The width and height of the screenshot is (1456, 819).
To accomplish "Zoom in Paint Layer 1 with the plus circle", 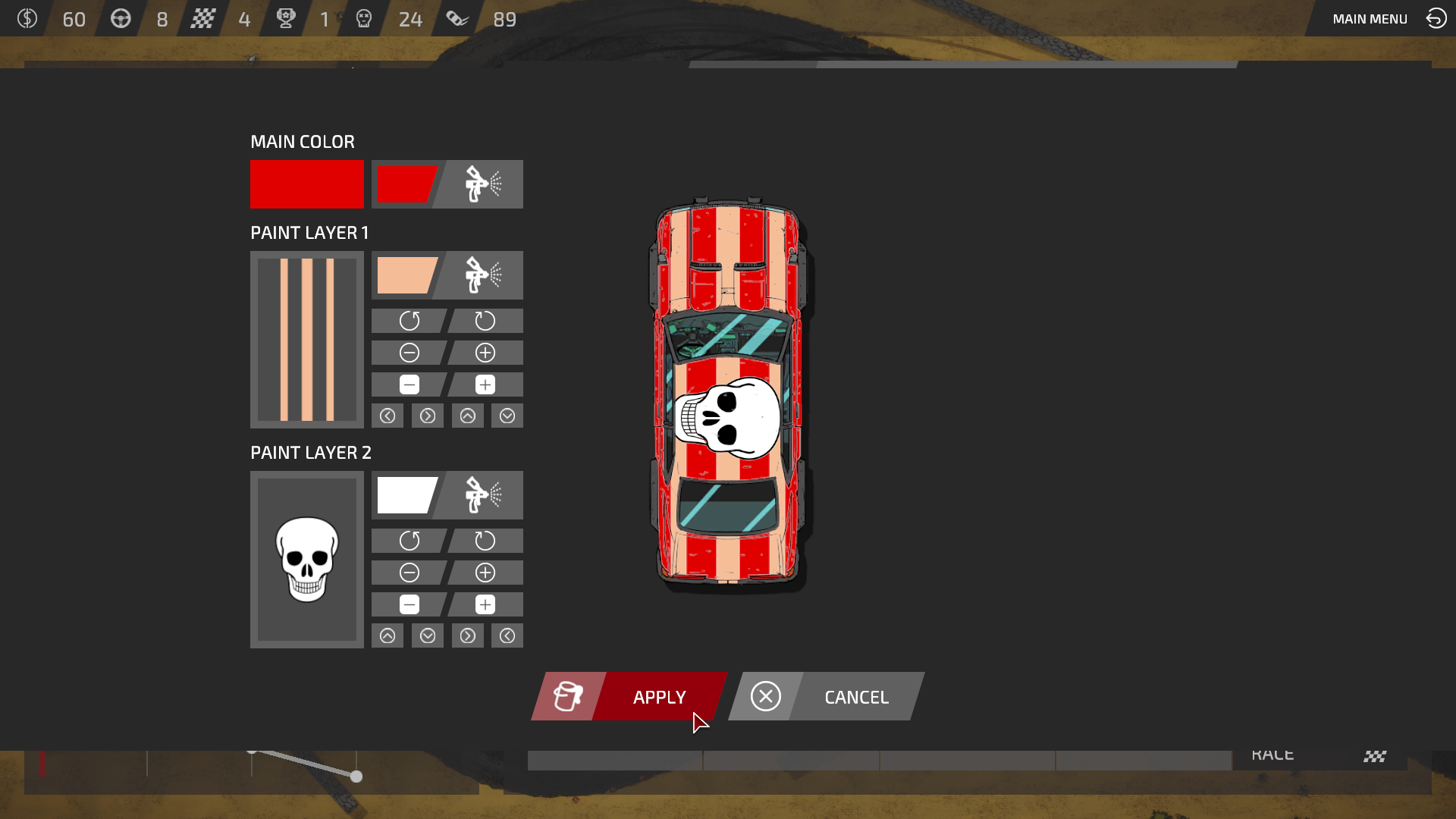I will tap(485, 352).
